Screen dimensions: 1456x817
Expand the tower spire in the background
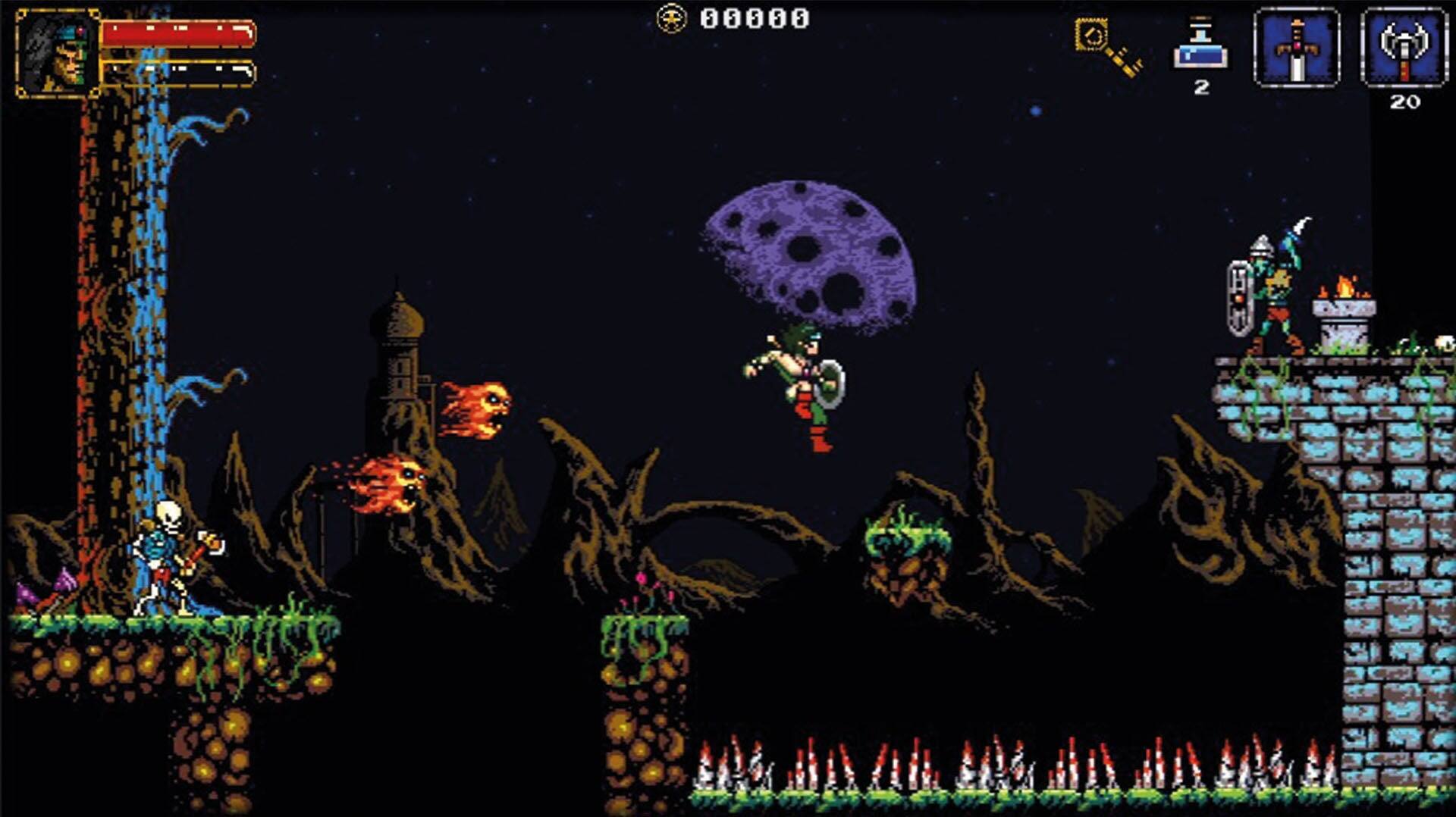[x=401, y=318]
